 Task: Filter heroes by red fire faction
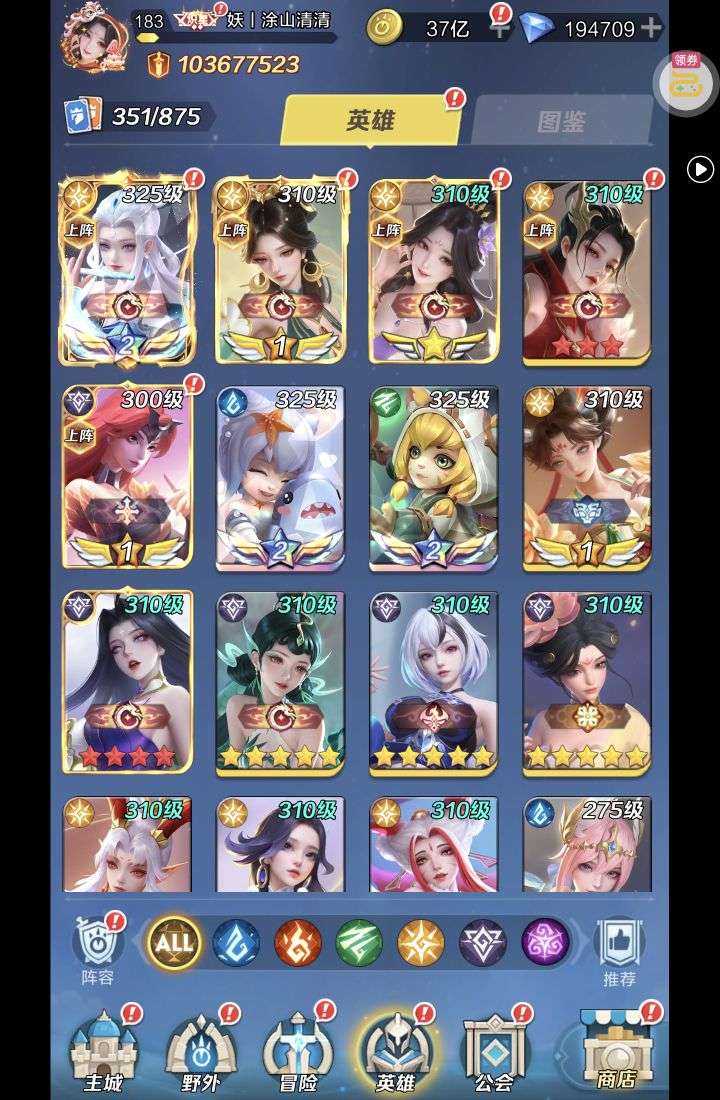click(x=298, y=942)
